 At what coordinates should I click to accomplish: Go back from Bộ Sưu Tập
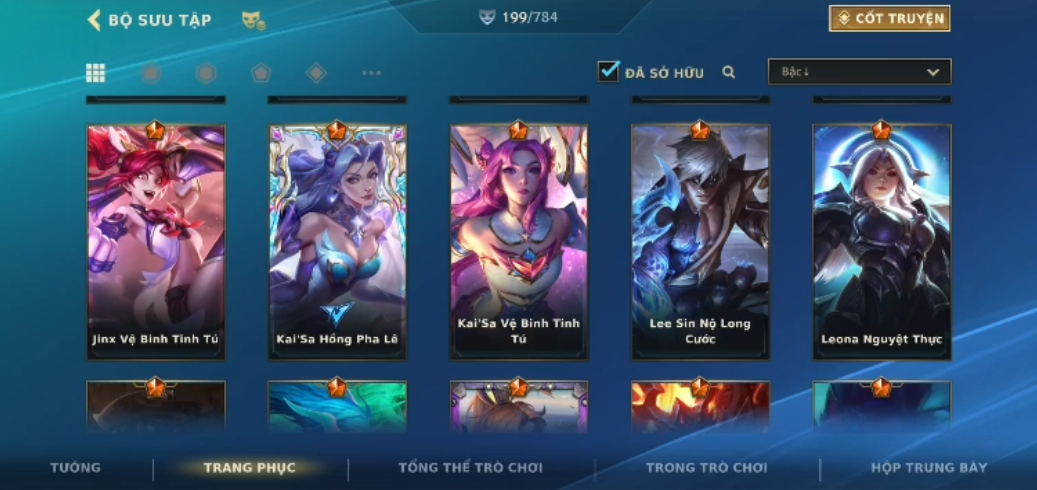[95, 20]
